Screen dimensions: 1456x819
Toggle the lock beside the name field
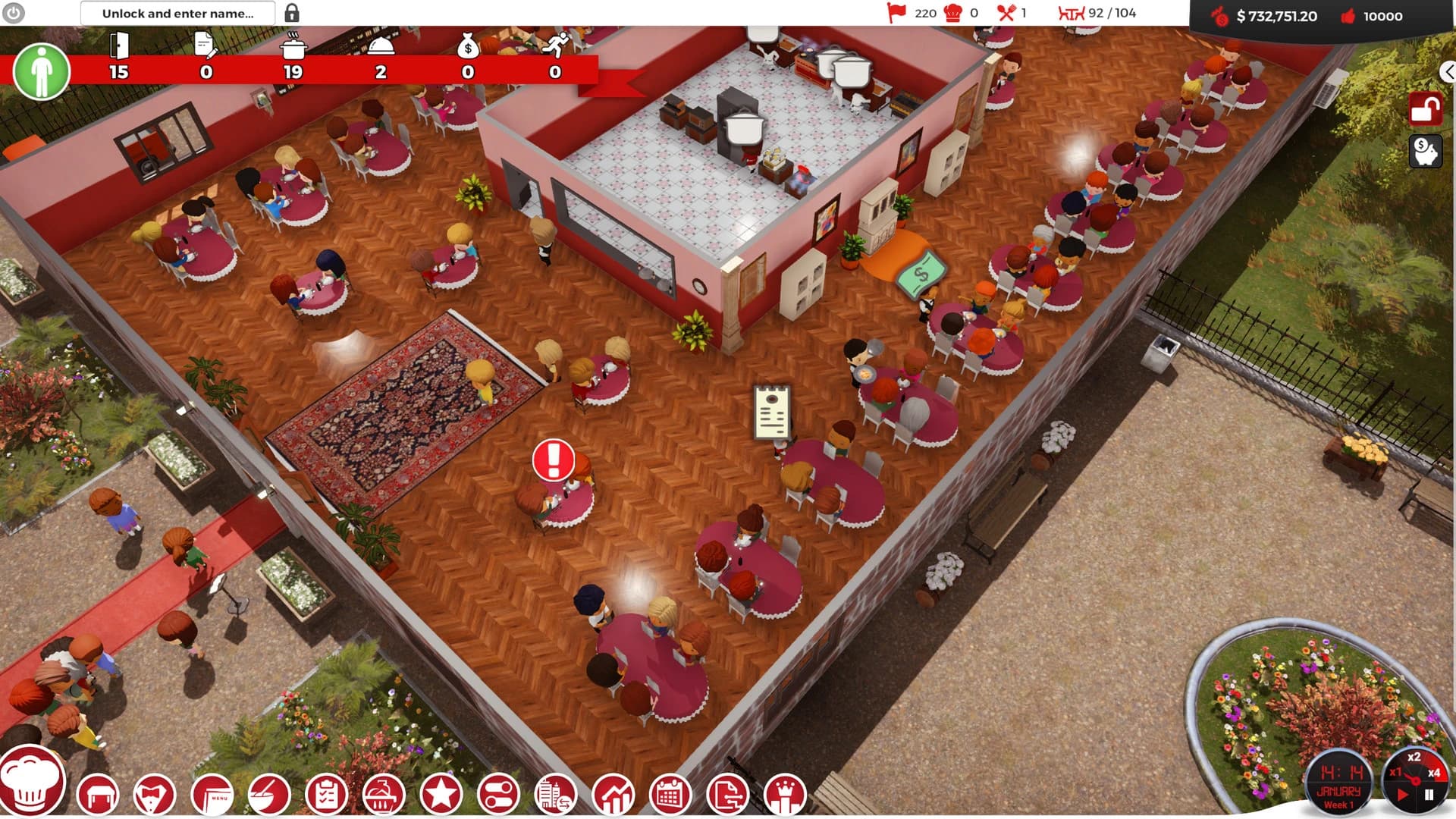(292, 13)
